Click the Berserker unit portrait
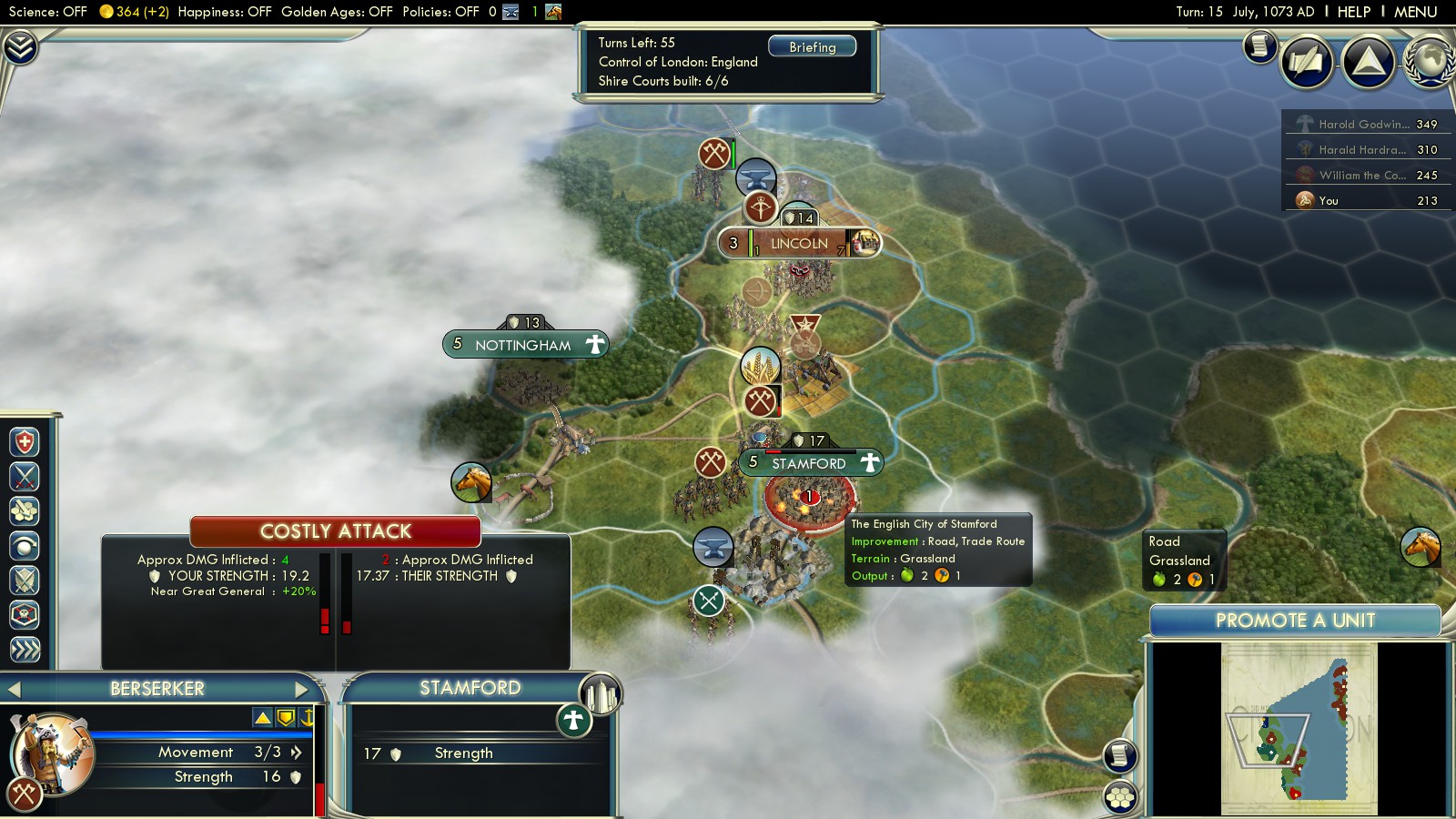The width and height of the screenshot is (1456, 819). (x=51, y=753)
